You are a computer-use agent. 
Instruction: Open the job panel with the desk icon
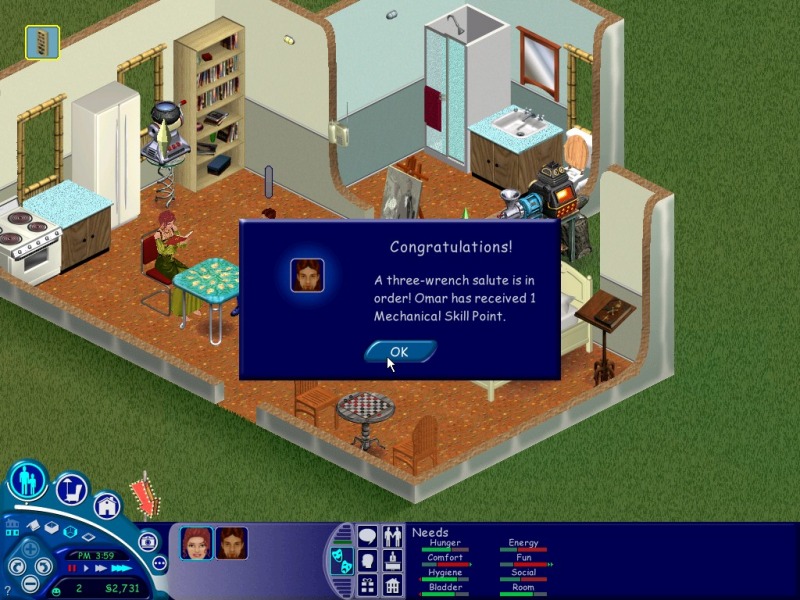(393, 561)
